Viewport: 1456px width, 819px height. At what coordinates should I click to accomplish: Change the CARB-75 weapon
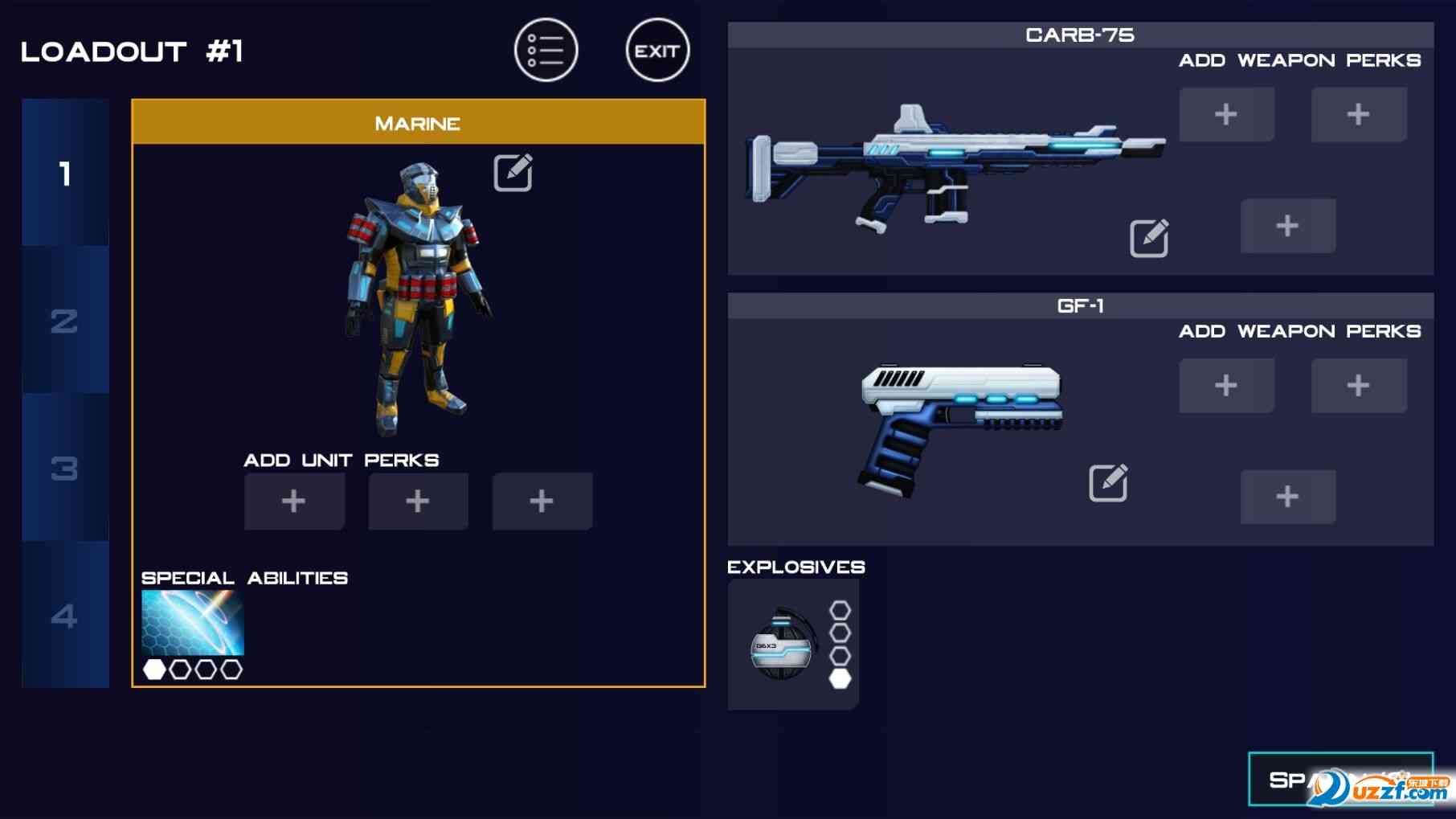[1149, 238]
